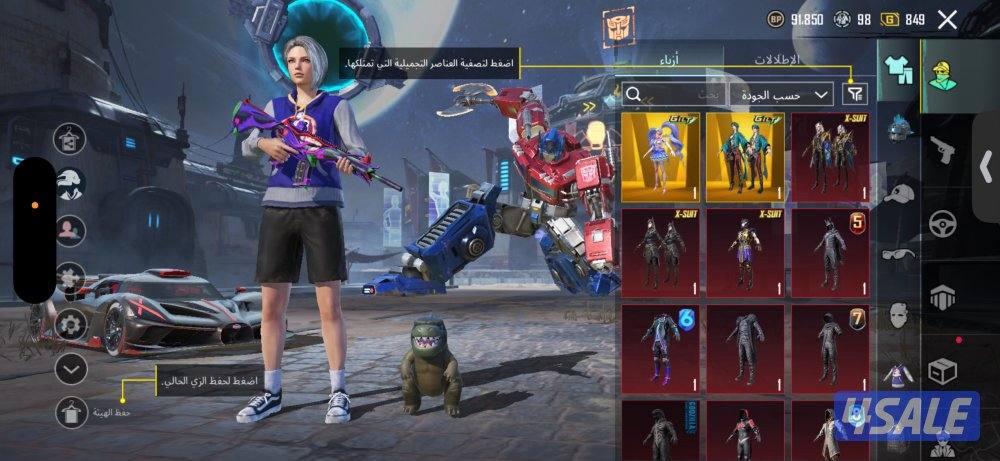Switch to the pistol weapons section

click(941, 152)
